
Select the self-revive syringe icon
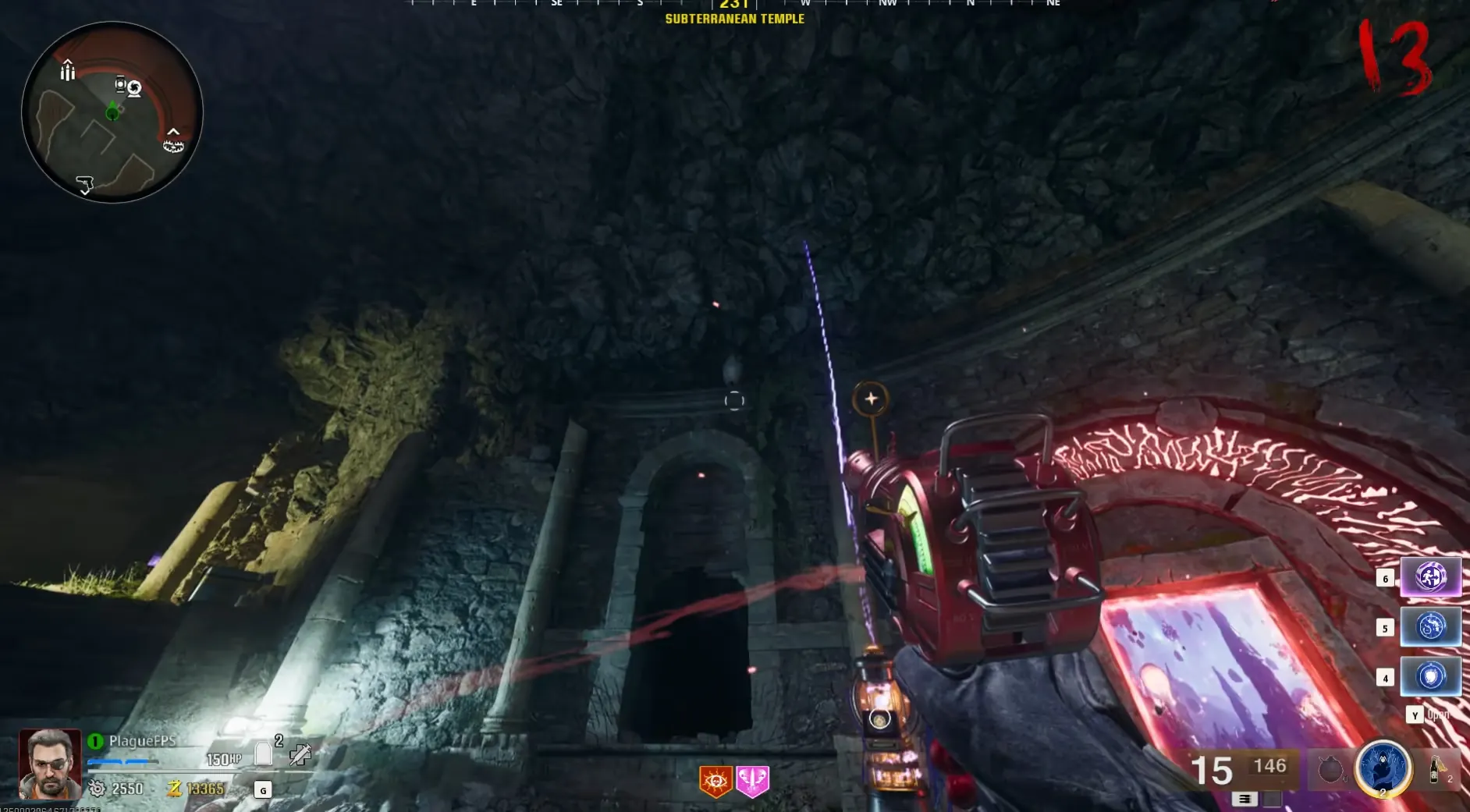(300, 754)
